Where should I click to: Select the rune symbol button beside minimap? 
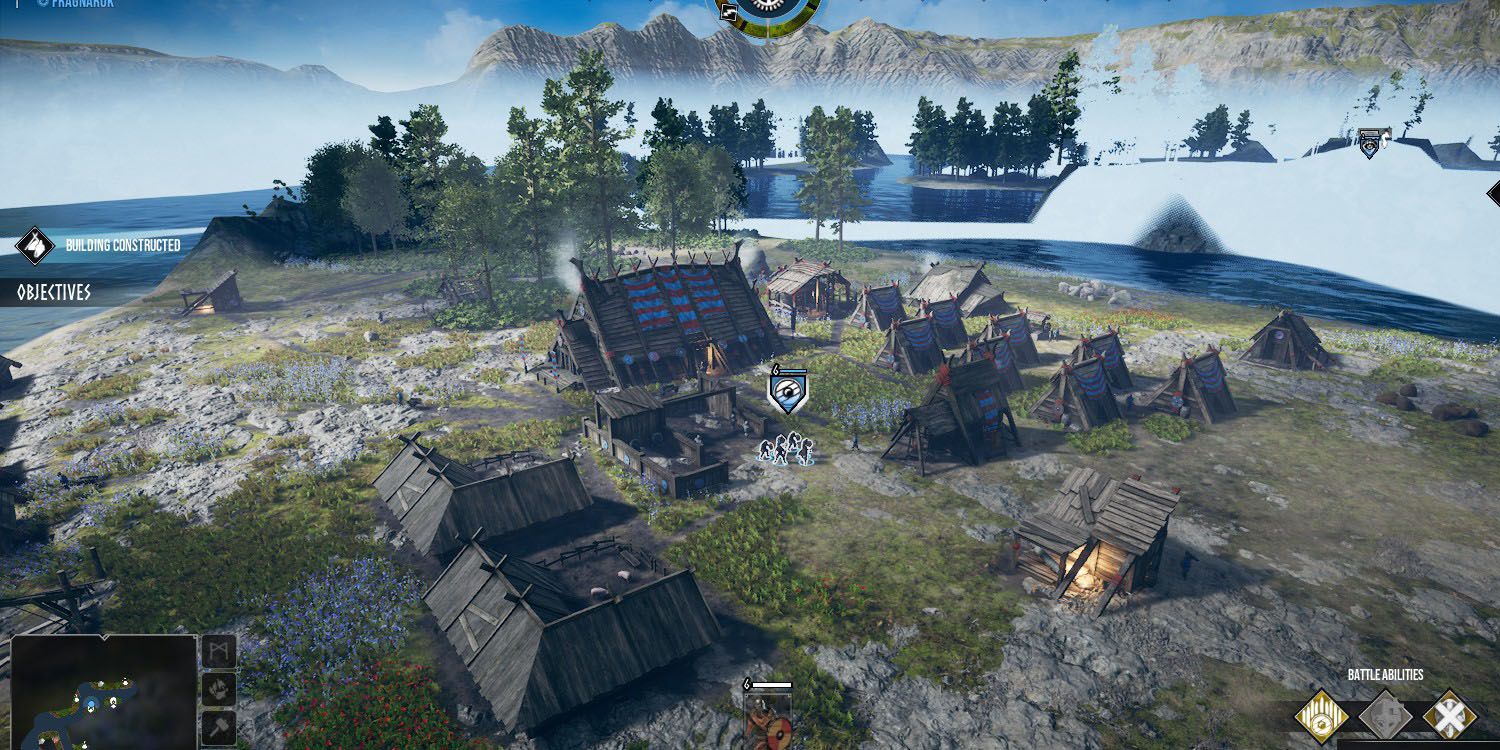tap(220, 652)
